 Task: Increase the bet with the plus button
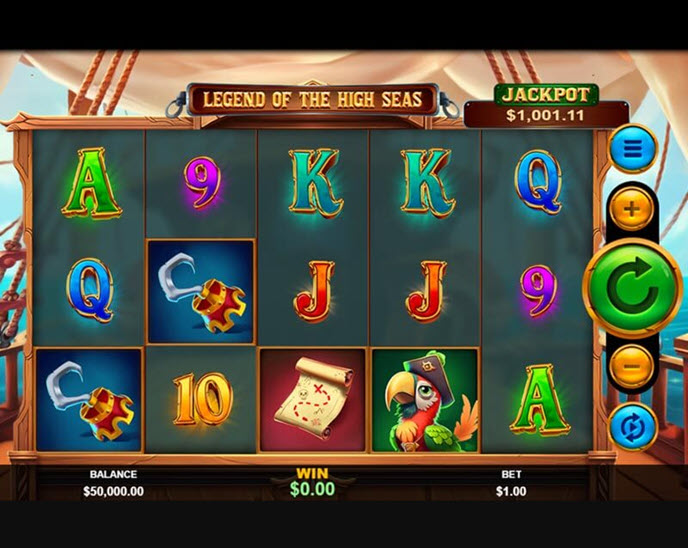[632, 210]
